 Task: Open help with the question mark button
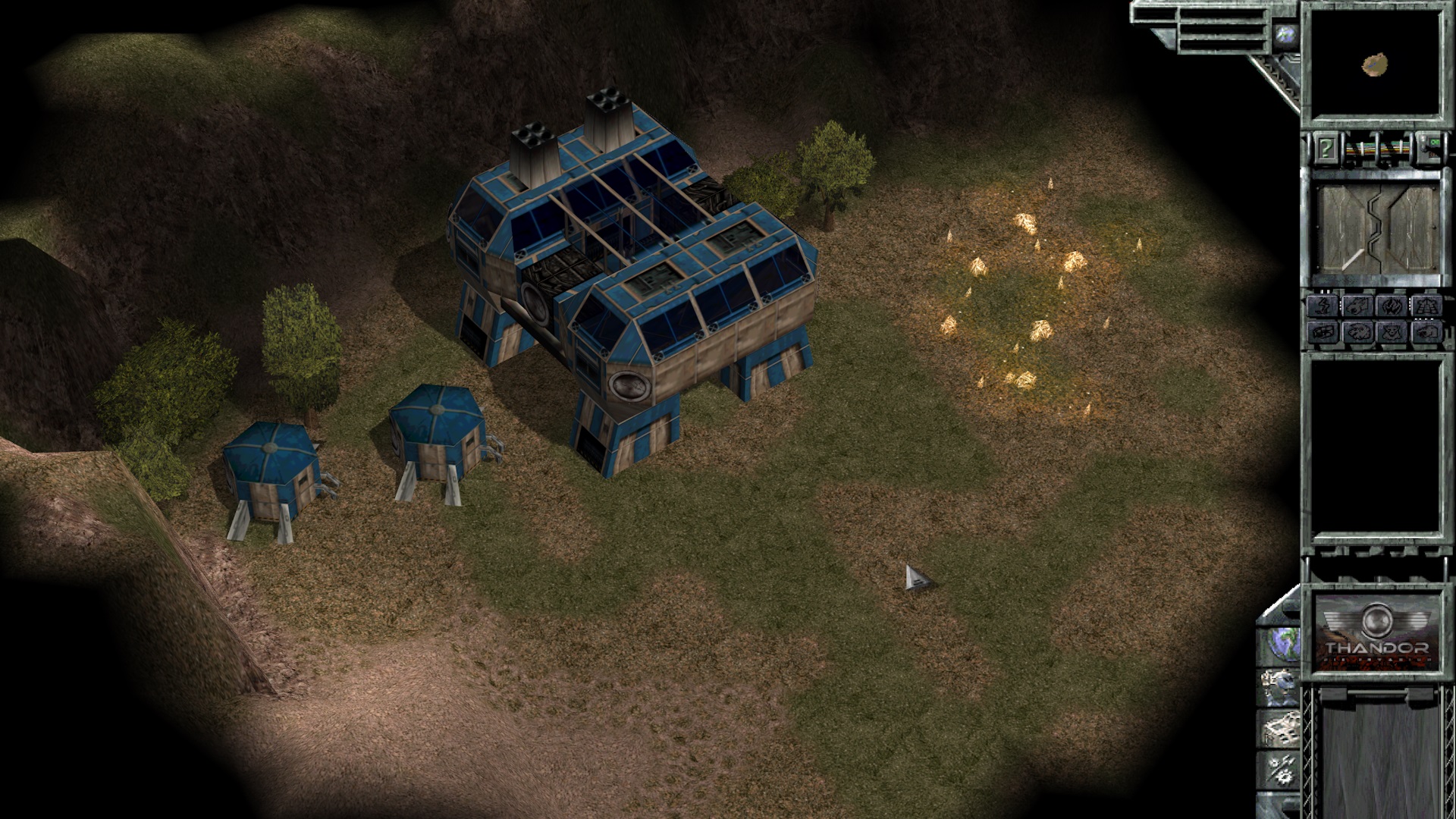click(x=1326, y=147)
